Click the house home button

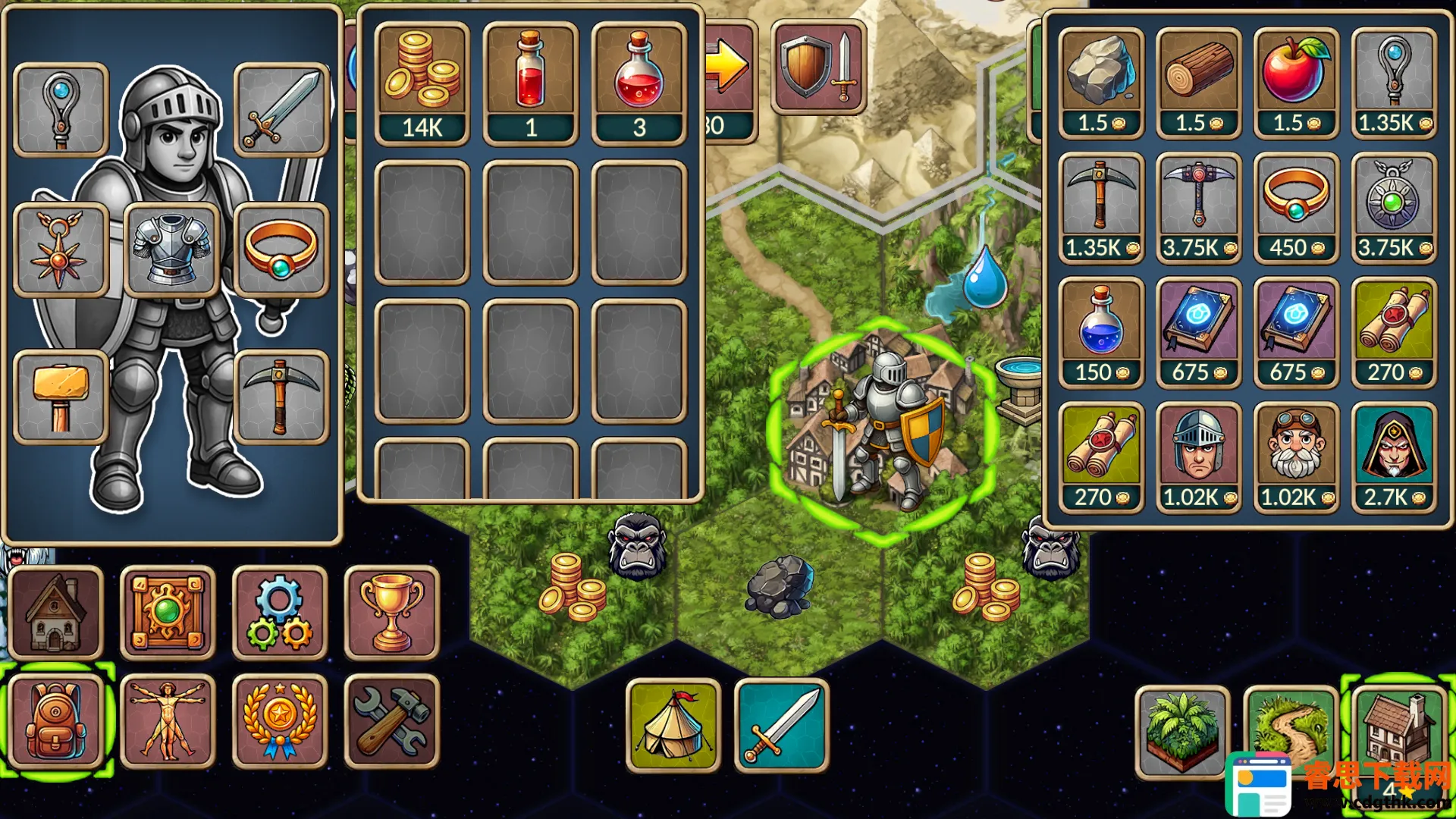coord(56,613)
